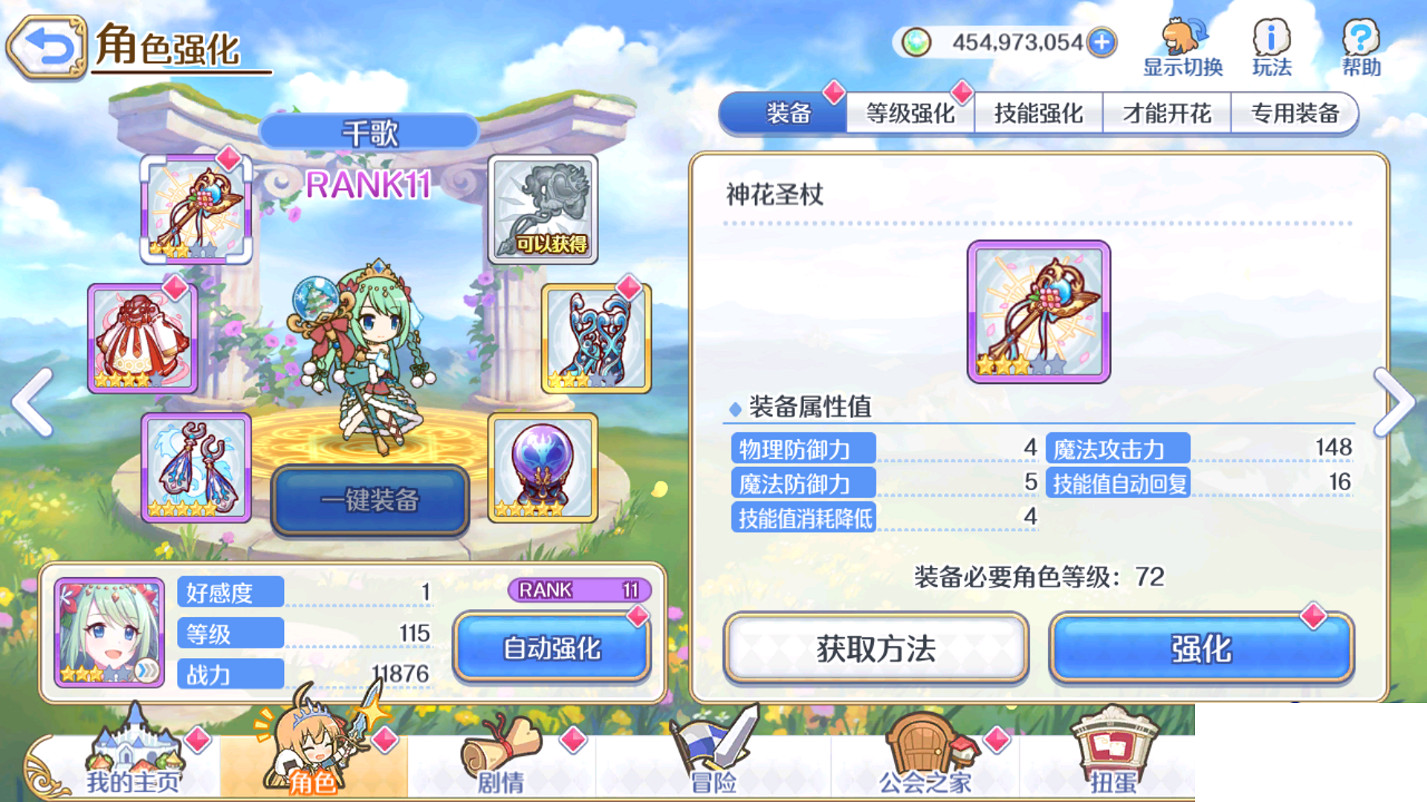This screenshot has width=1427, height=802.
Task: Open the 帮助 help icon
Action: (x=1362, y=37)
